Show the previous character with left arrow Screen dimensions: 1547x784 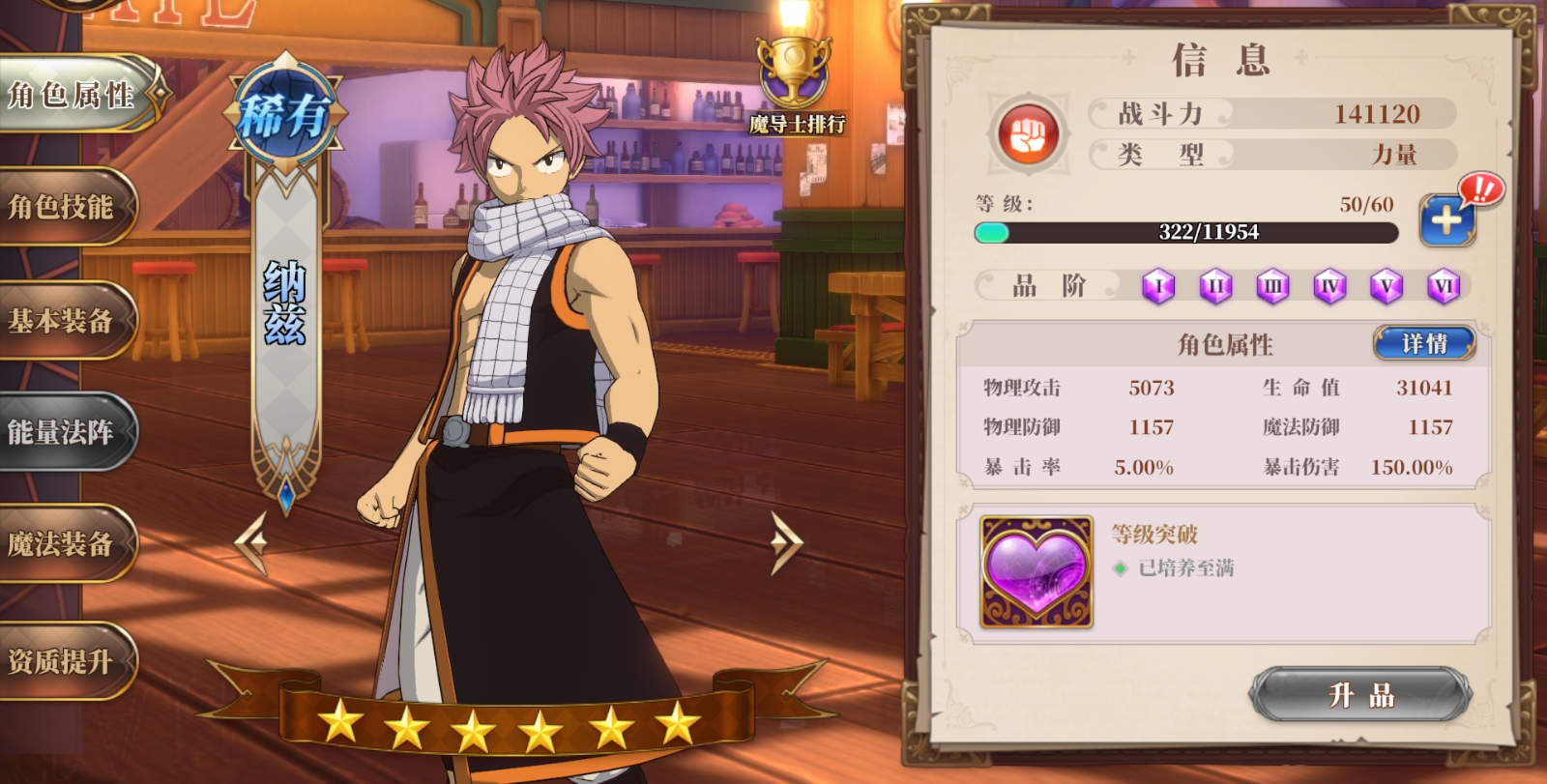coord(253,542)
